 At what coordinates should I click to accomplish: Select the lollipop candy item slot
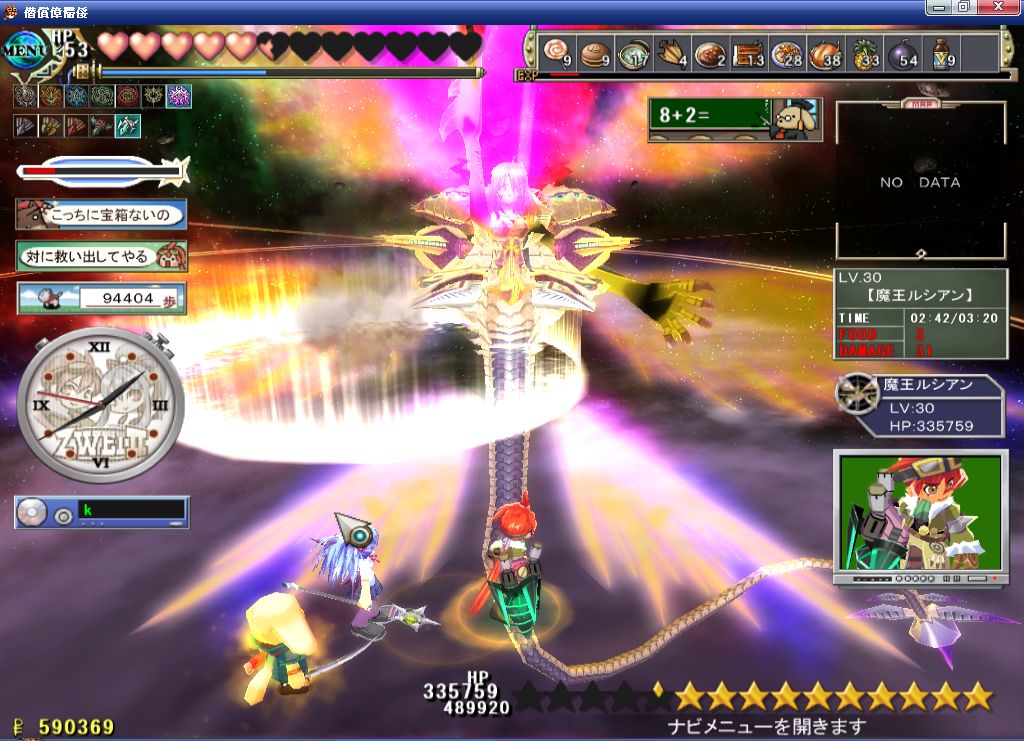556,53
